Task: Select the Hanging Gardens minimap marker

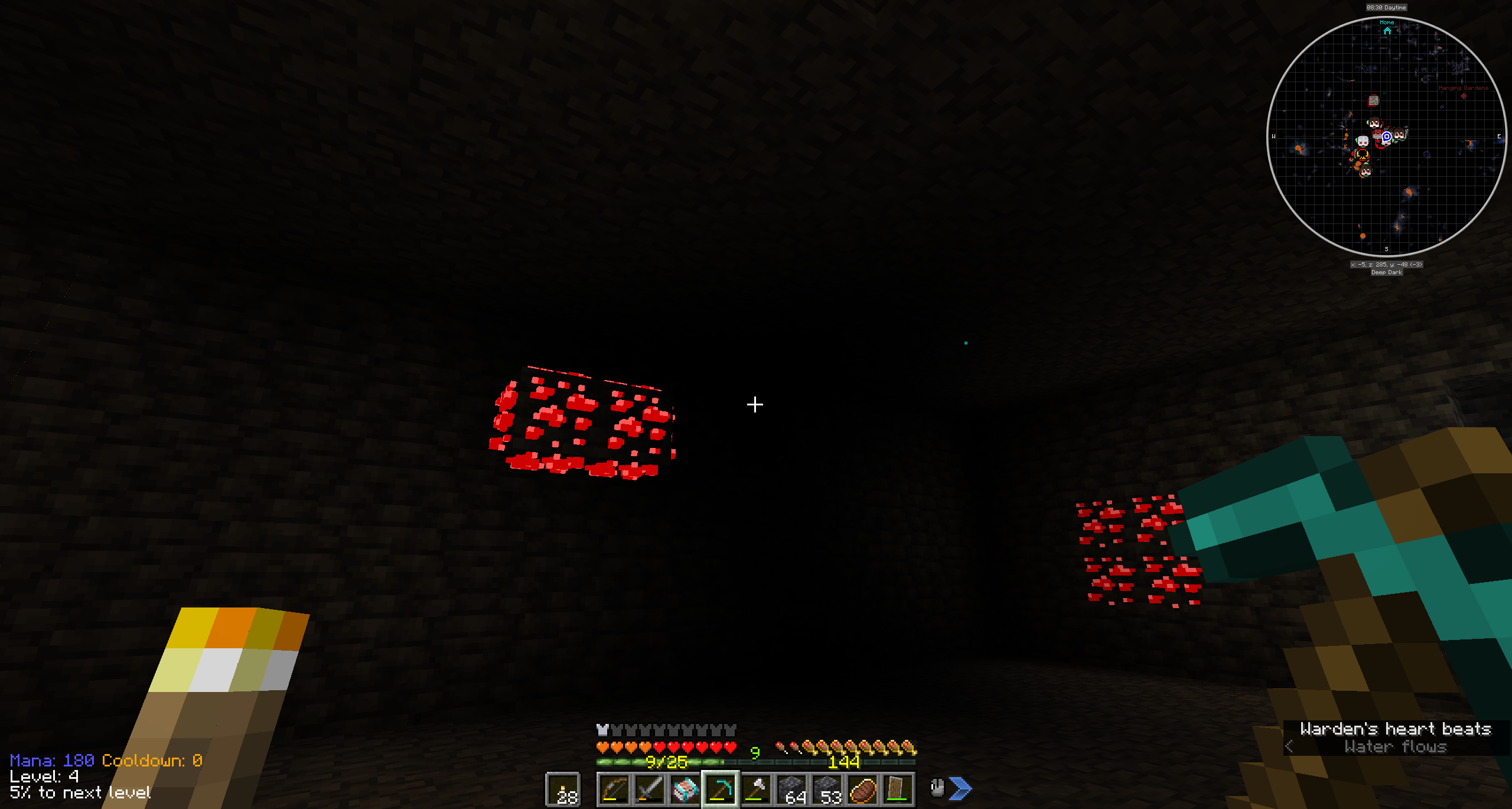Action: coord(1464,95)
